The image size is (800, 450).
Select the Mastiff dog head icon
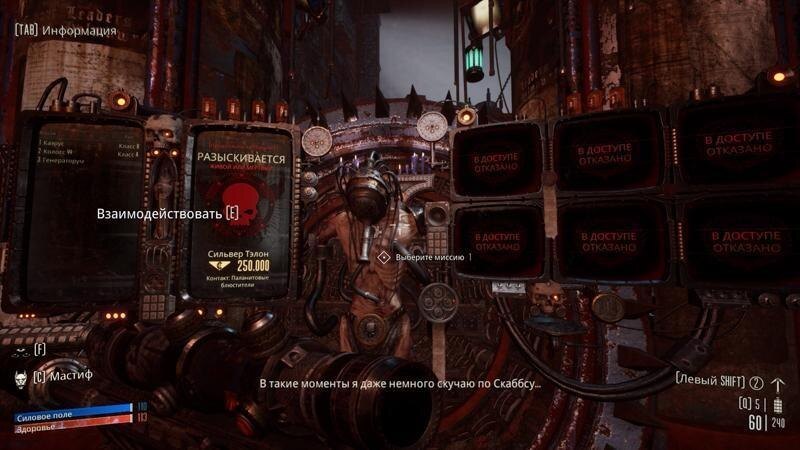(21, 378)
